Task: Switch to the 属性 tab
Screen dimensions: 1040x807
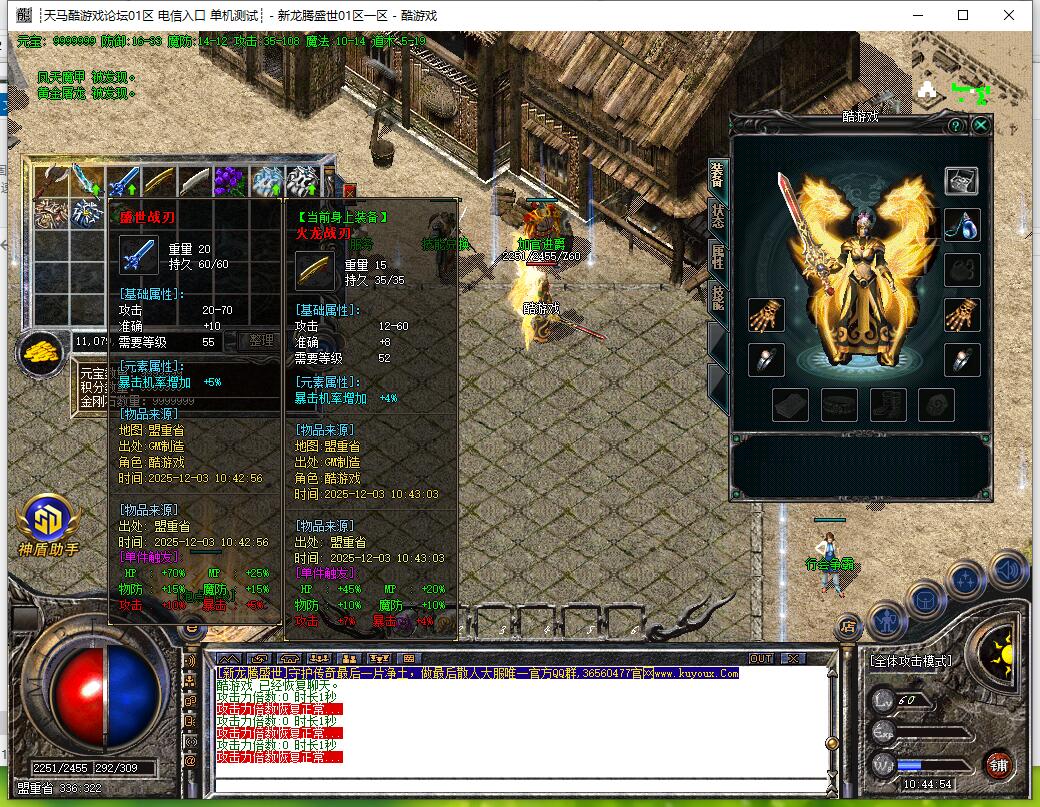Action: coord(718,257)
